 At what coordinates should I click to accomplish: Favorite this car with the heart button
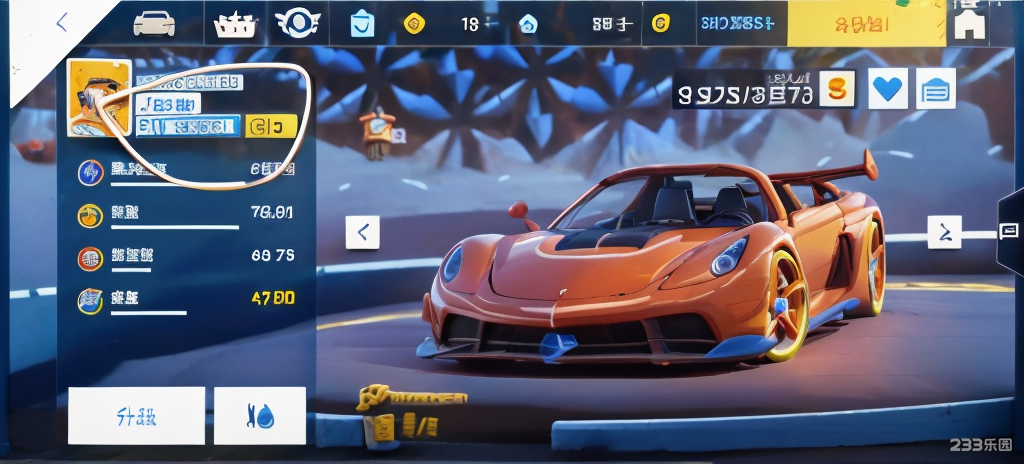point(888,90)
